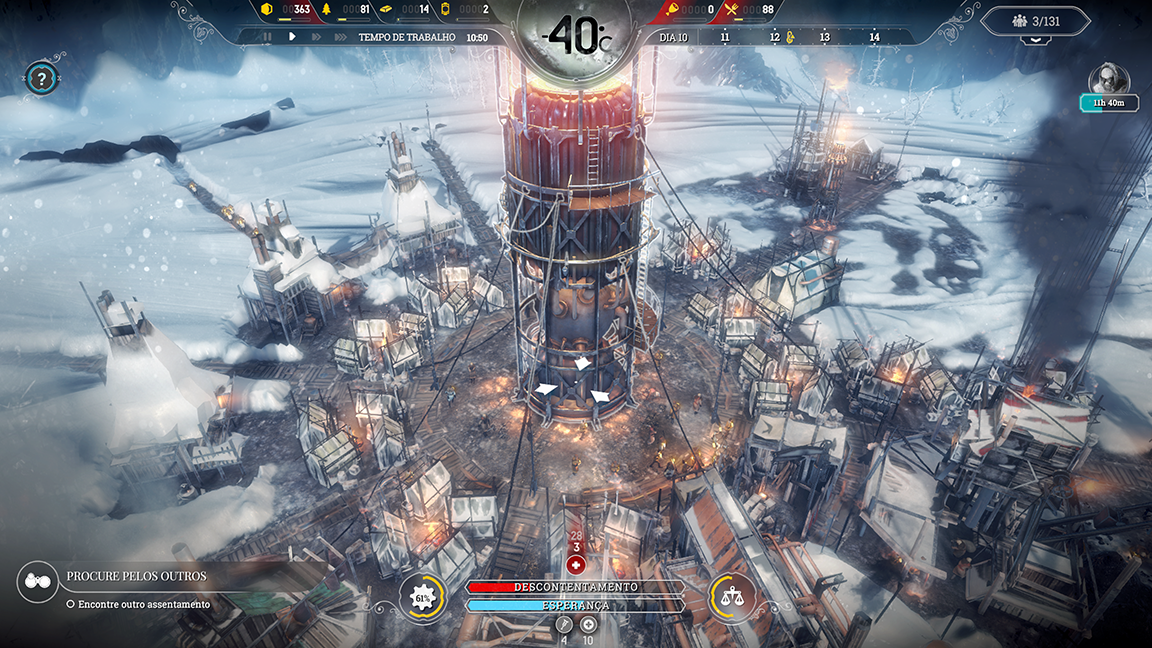This screenshot has height=648, width=1152.
Task: Show the Descontentamento bar details
Action: 575,587
